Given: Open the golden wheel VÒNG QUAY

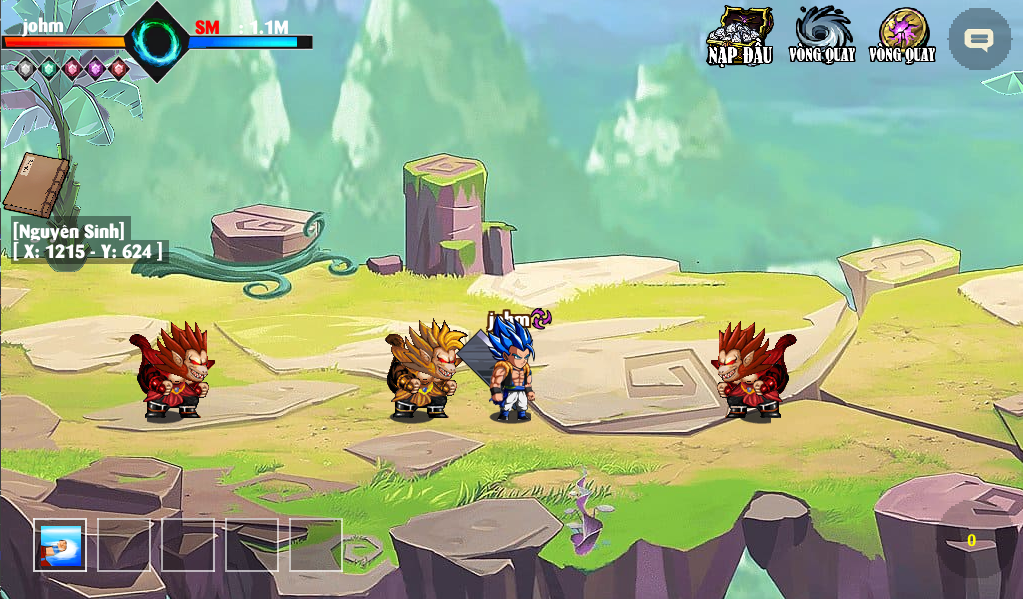Looking at the screenshot, I should point(902,35).
